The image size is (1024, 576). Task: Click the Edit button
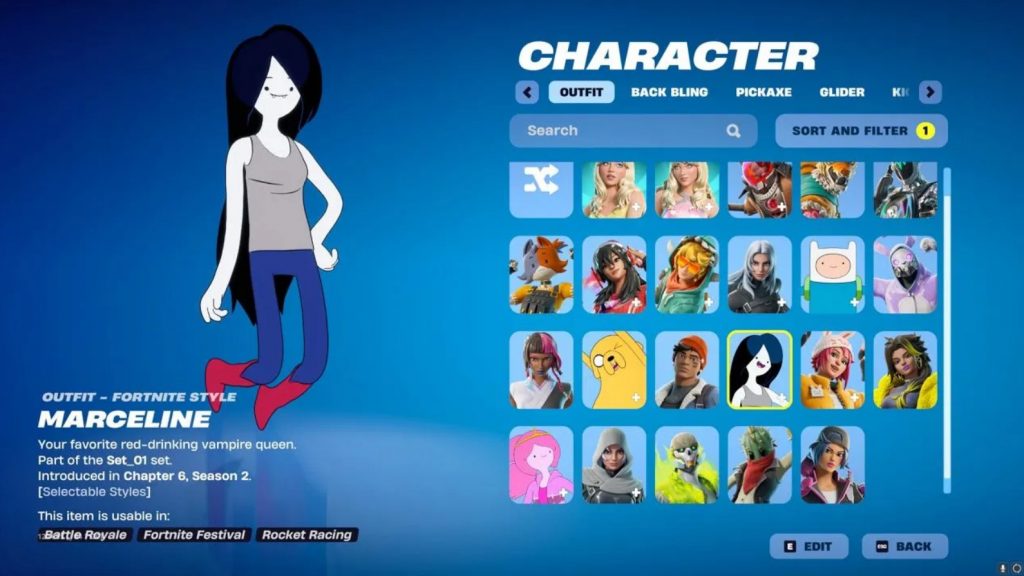(x=808, y=546)
